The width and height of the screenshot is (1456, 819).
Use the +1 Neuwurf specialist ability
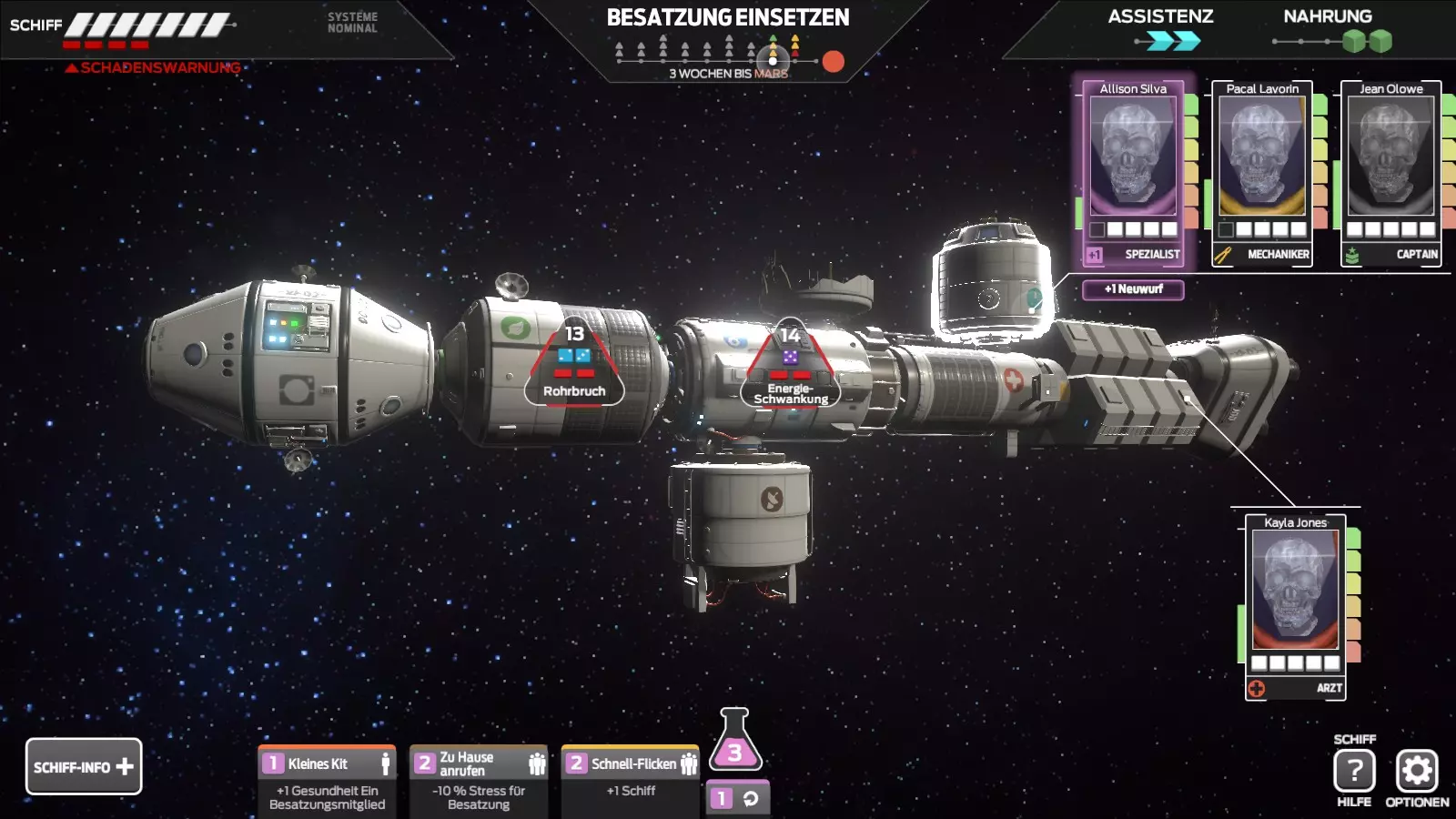[x=1133, y=289]
